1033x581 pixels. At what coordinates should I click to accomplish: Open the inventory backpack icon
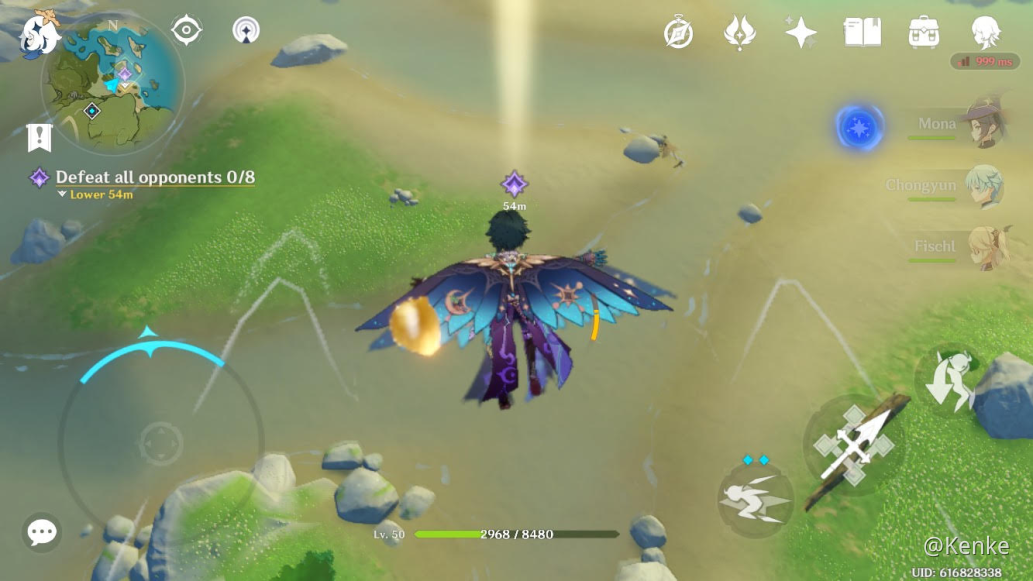[x=923, y=33]
